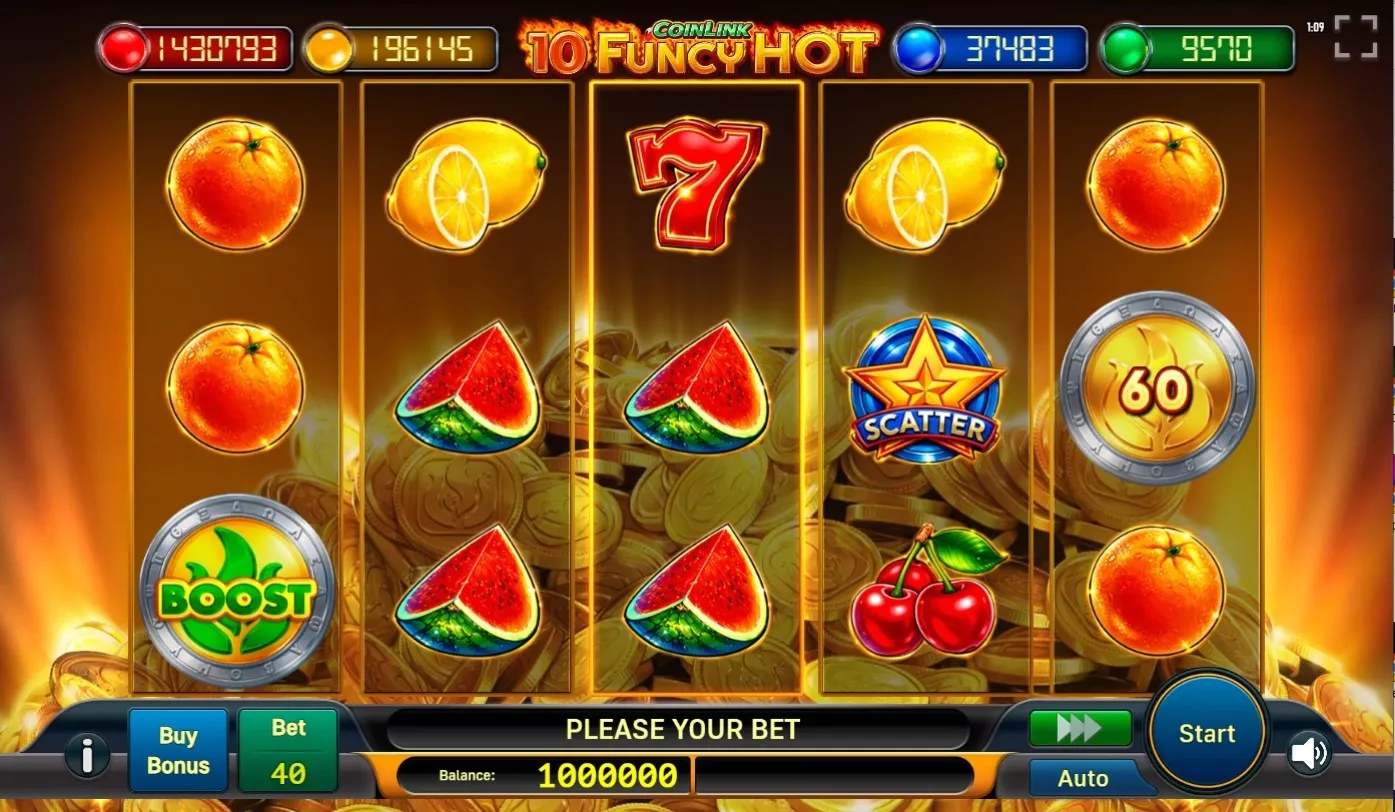Click the green Boost coin symbol
Screen dimensions: 1395x812
click(x=236, y=592)
